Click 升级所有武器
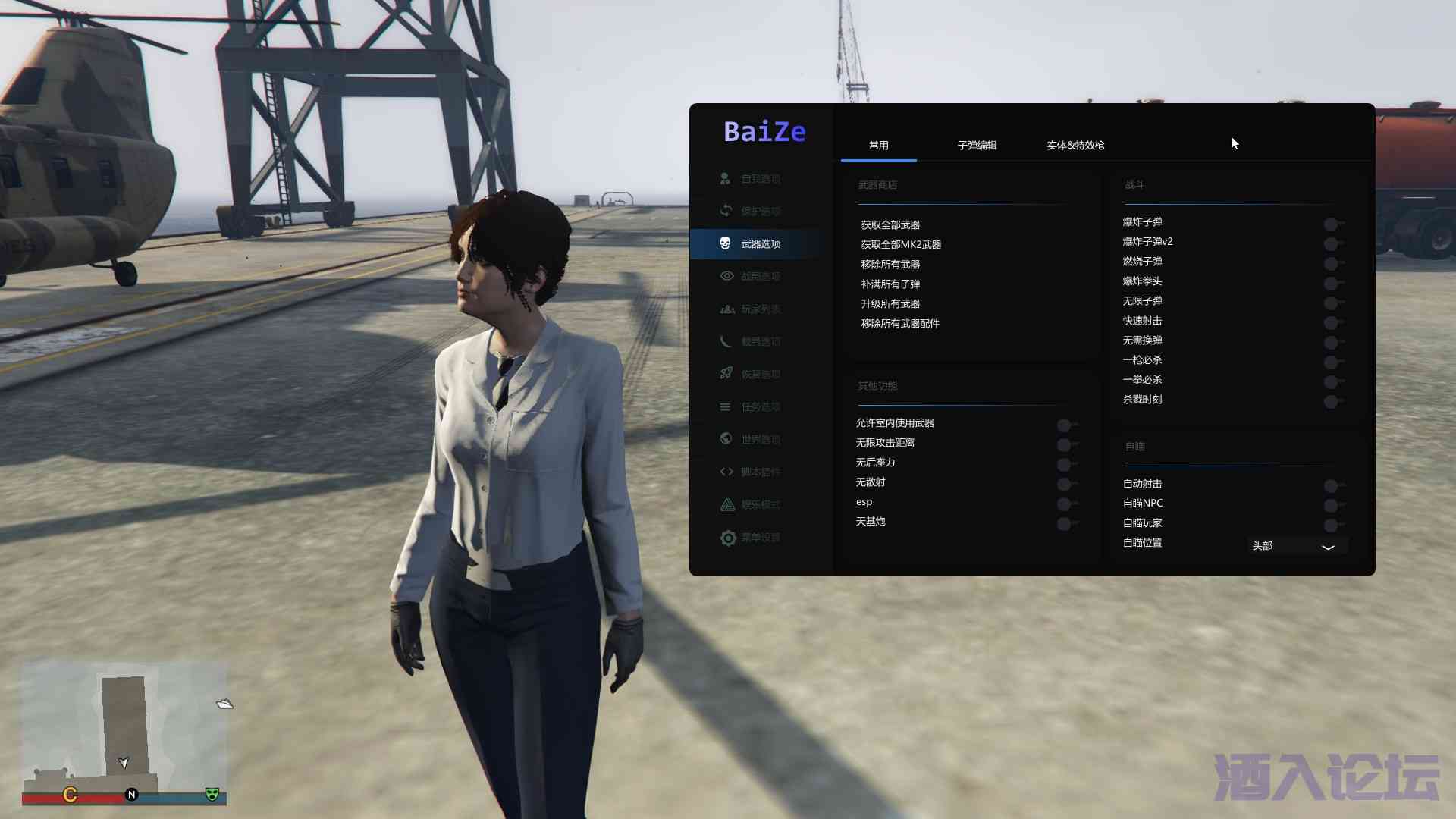Screen dimensions: 1456x819 pyautogui.click(x=890, y=304)
